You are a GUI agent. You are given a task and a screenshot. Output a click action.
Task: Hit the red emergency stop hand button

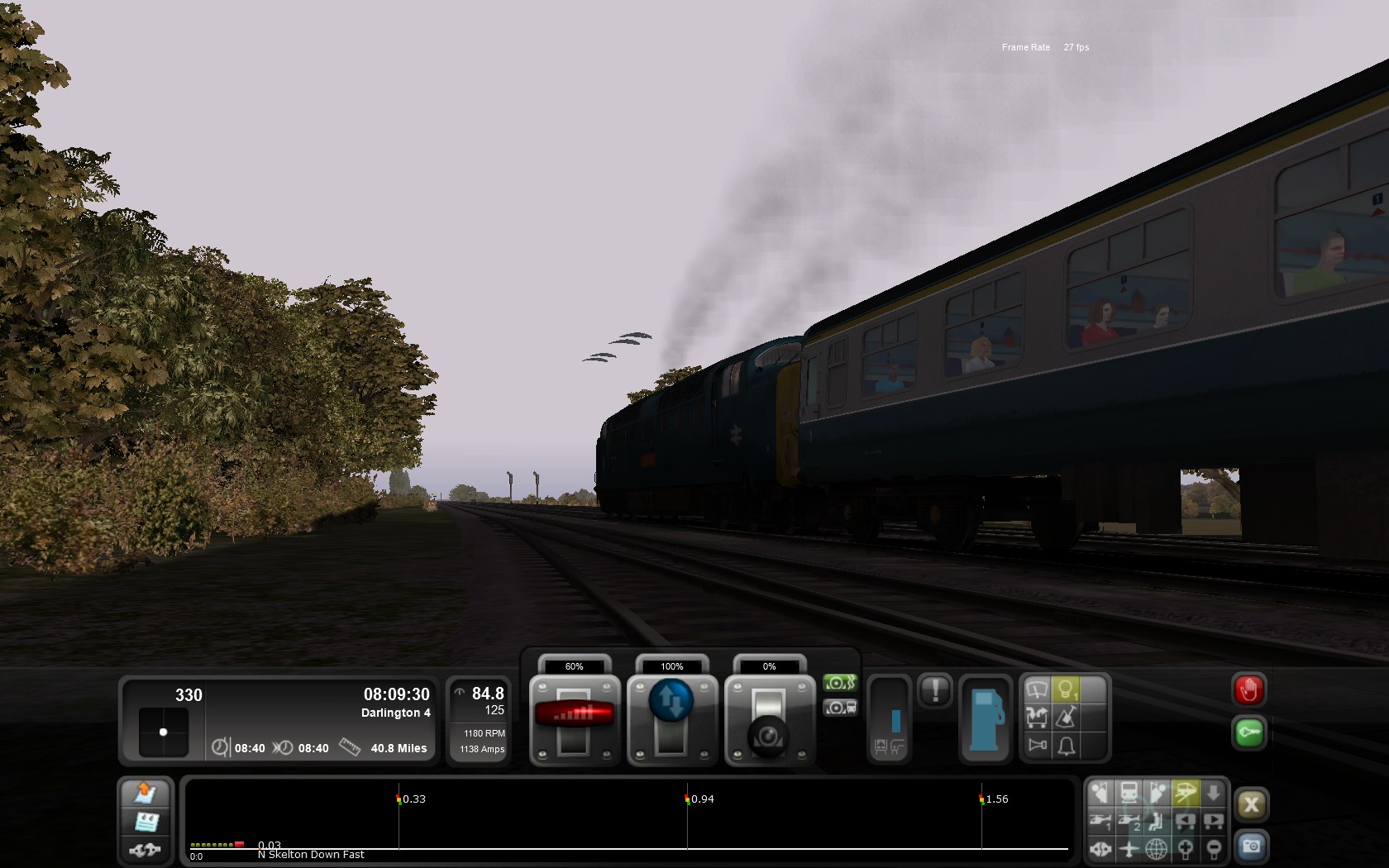coord(1248,690)
